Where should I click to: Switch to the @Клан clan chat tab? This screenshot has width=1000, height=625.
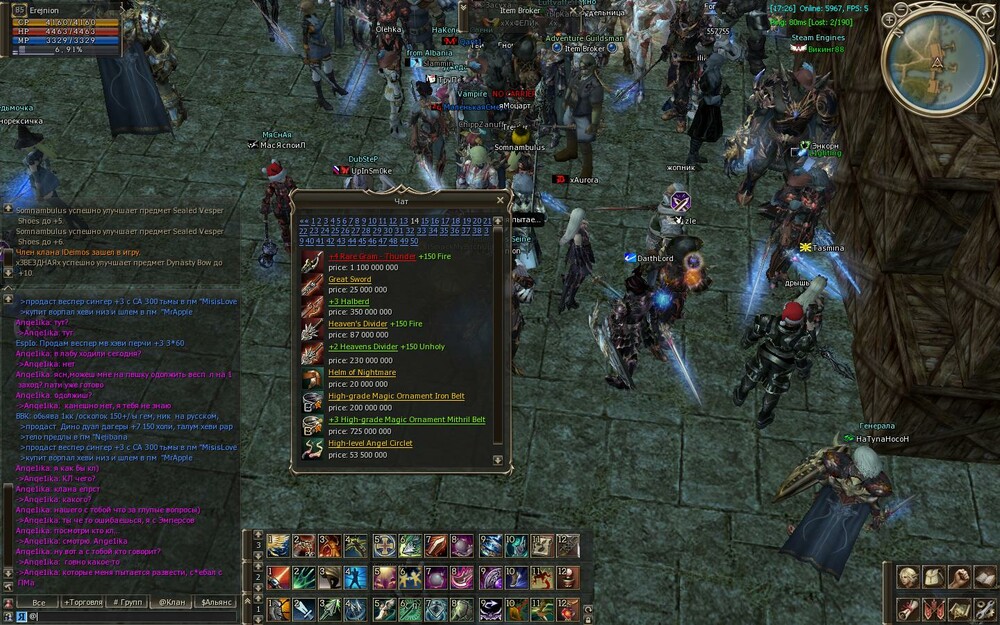172,603
